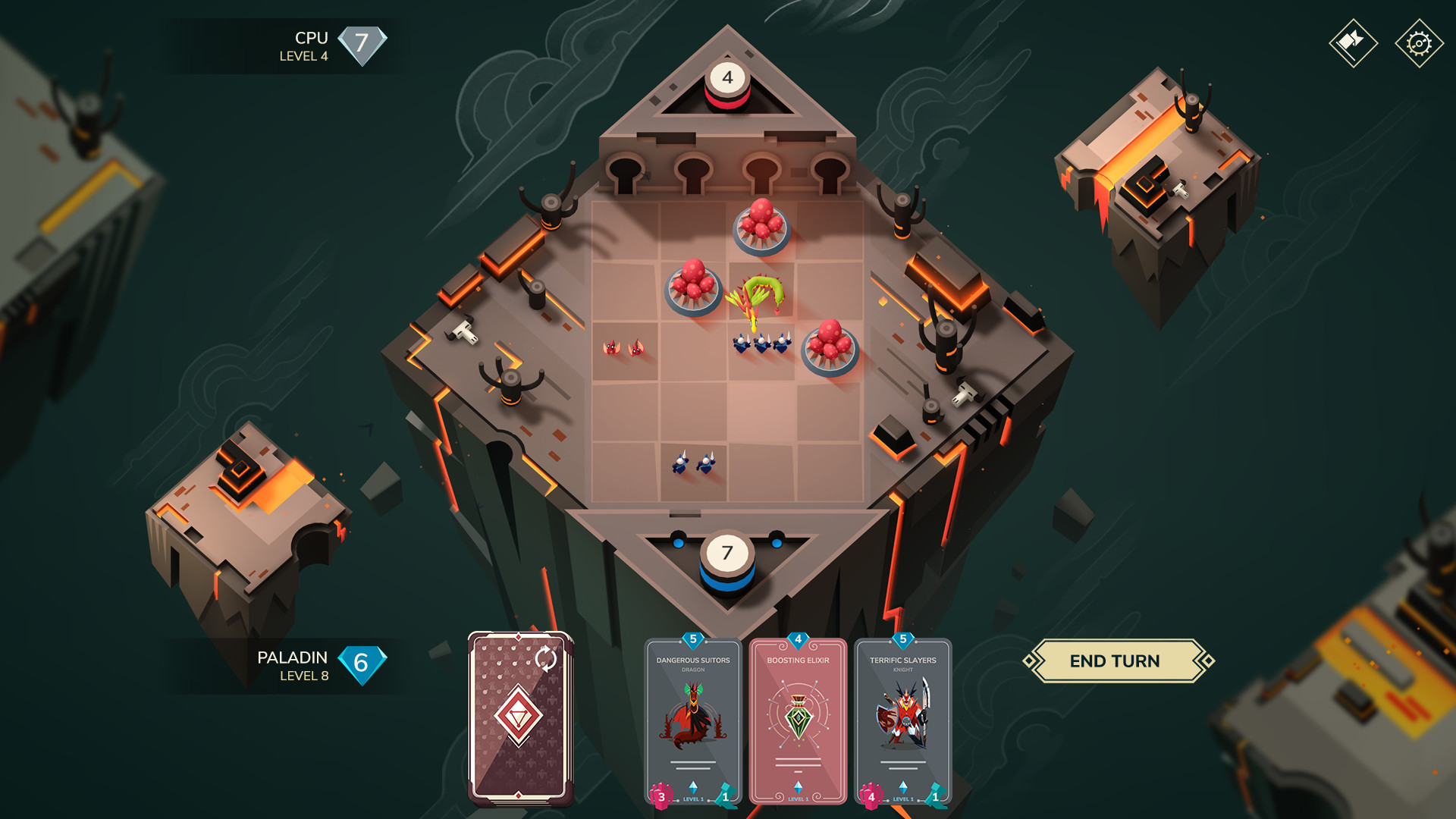This screenshot has width=1456, height=819.
Task: Play the Boosting Elixir spell card
Action: click(798, 720)
